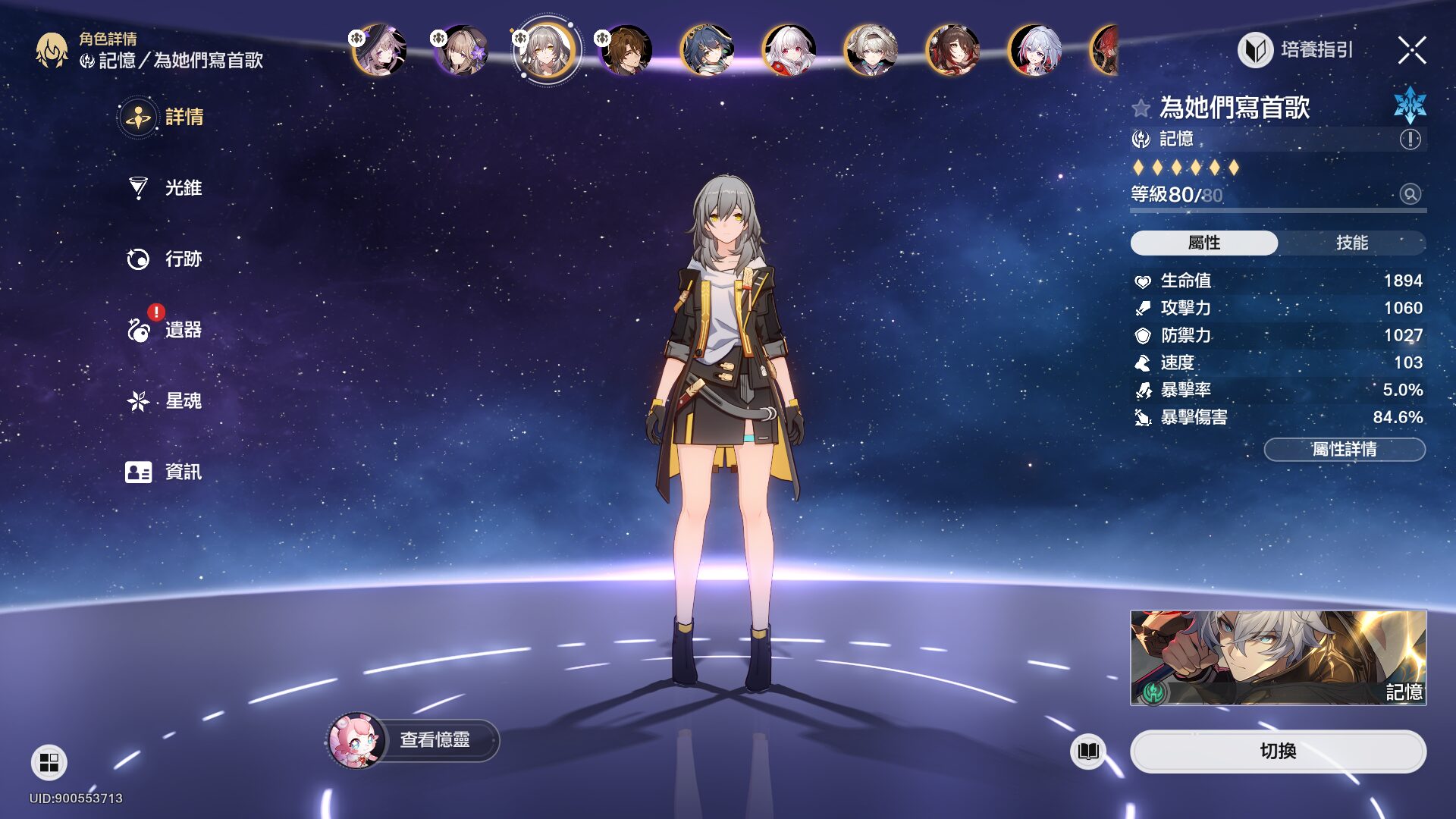Screen dimensions: 1456x819
Task: Select the white-haired red-eyed character portrait
Action: pyautogui.click(x=789, y=51)
